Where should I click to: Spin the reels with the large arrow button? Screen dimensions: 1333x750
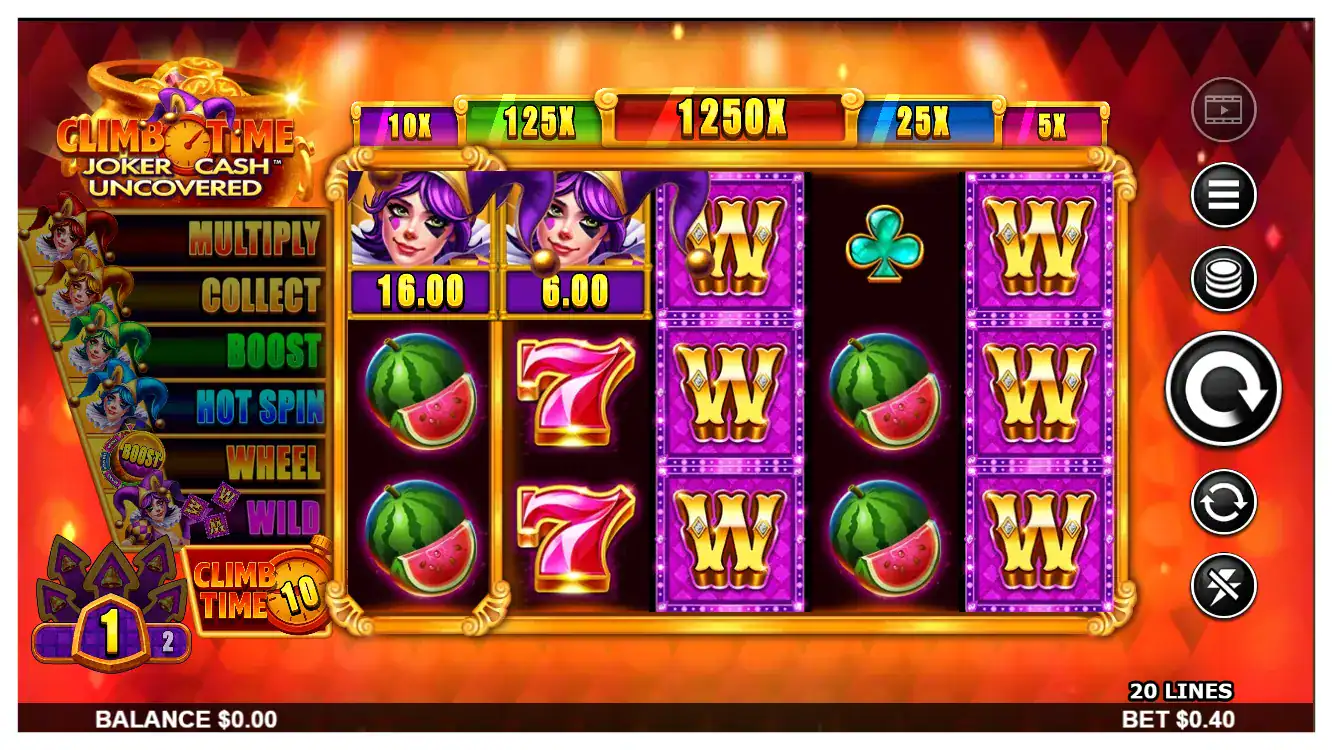[1223, 388]
